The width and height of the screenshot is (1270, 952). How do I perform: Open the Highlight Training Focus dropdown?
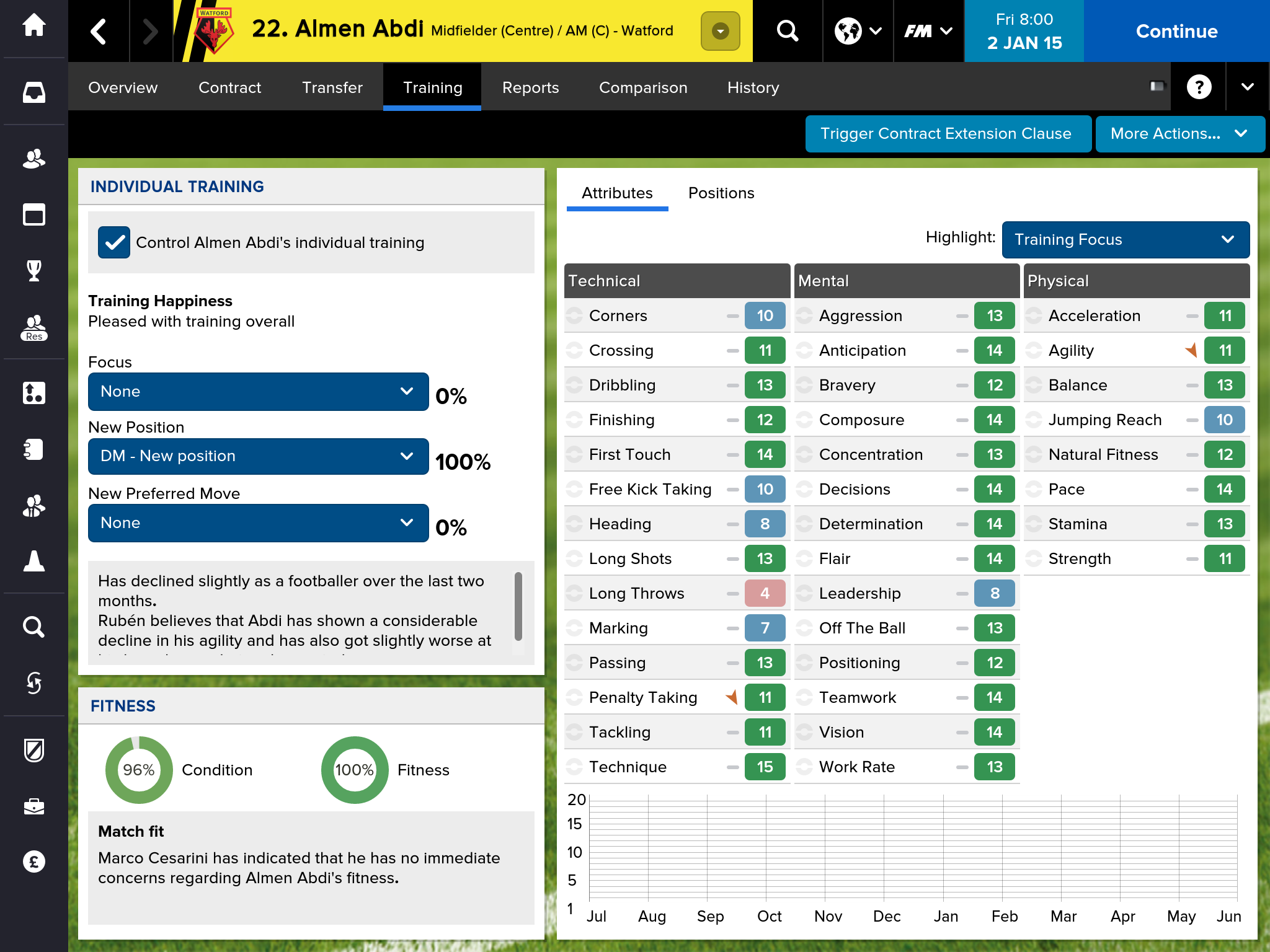pyautogui.click(x=1125, y=240)
